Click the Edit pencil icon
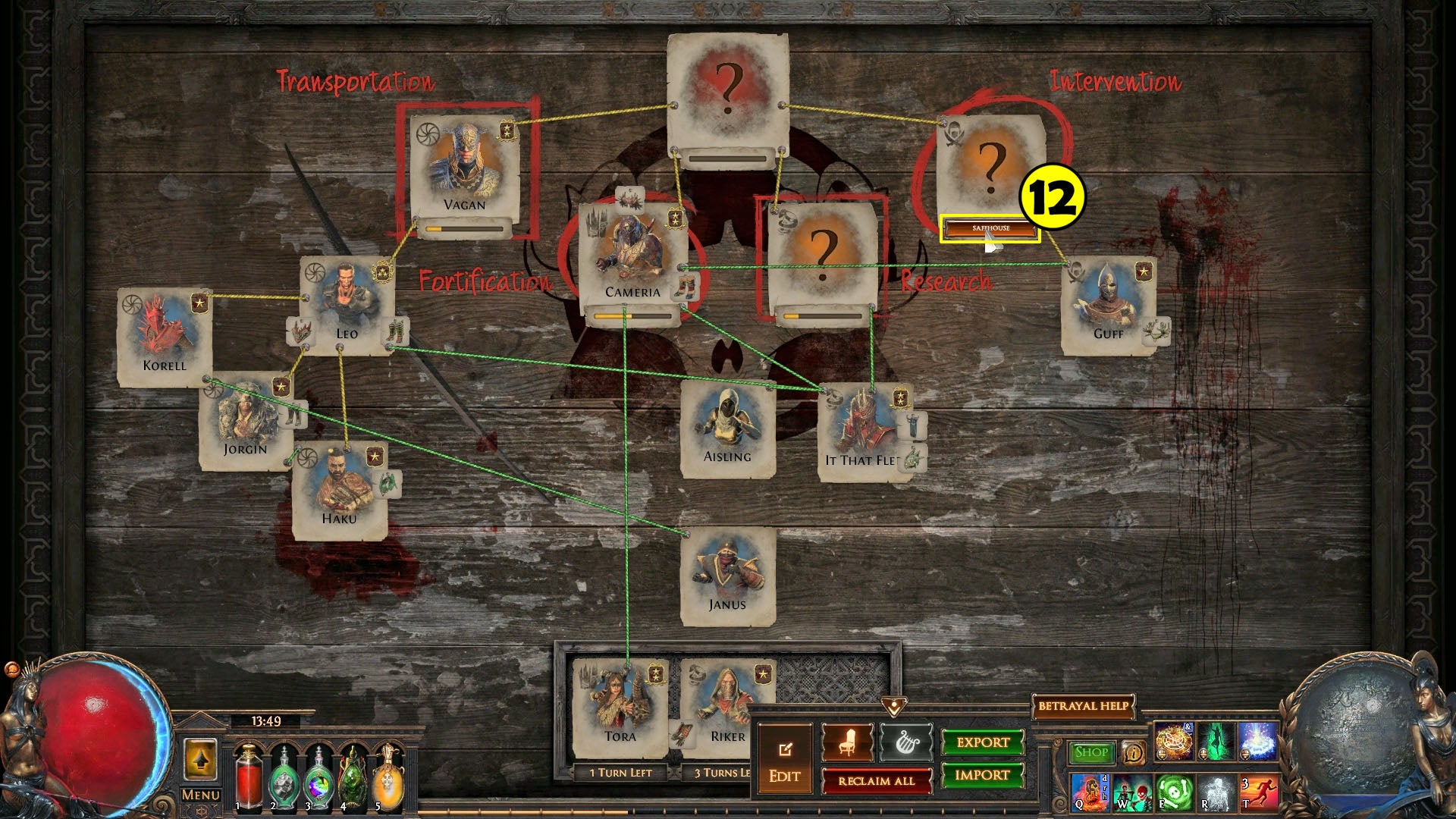Viewport: 1456px width, 819px height. (786, 749)
